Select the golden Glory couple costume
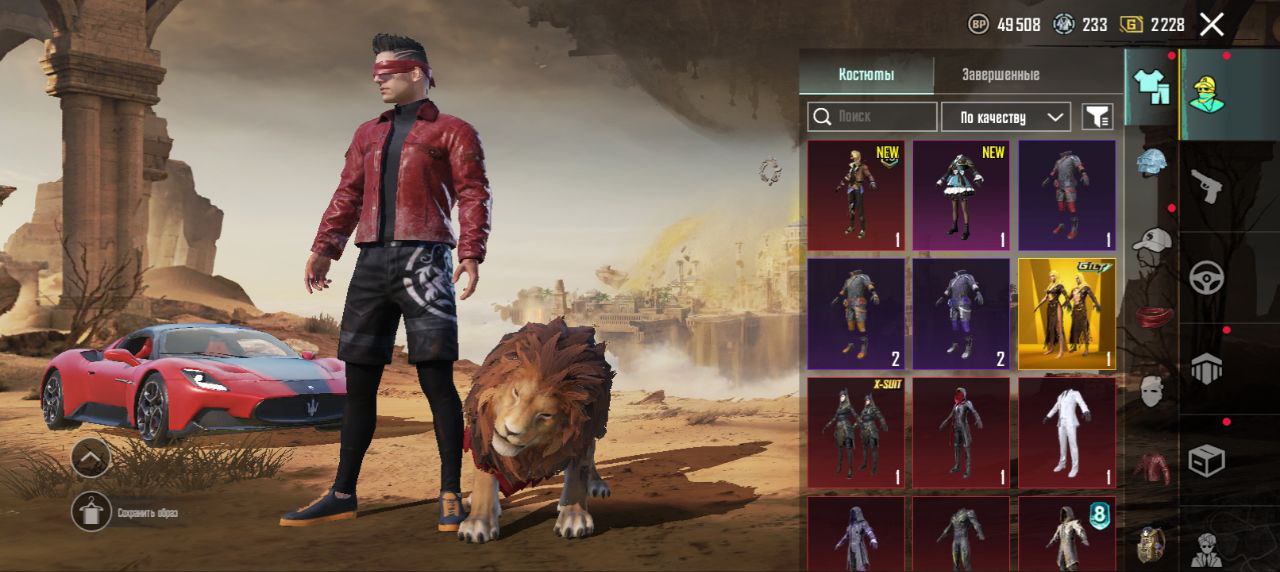This screenshot has width=1280, height=572. click(1066, 313)
